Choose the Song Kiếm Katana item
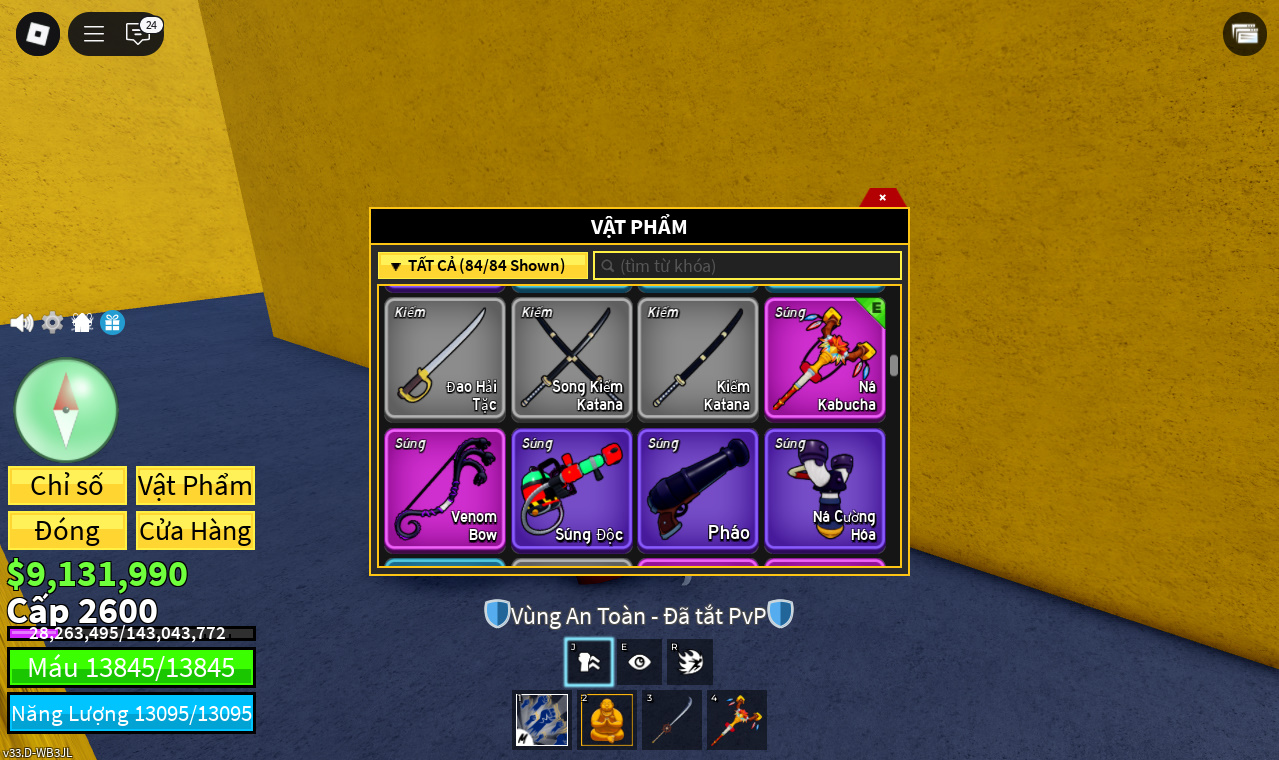1279x760 pixels. tap(572, 358)
